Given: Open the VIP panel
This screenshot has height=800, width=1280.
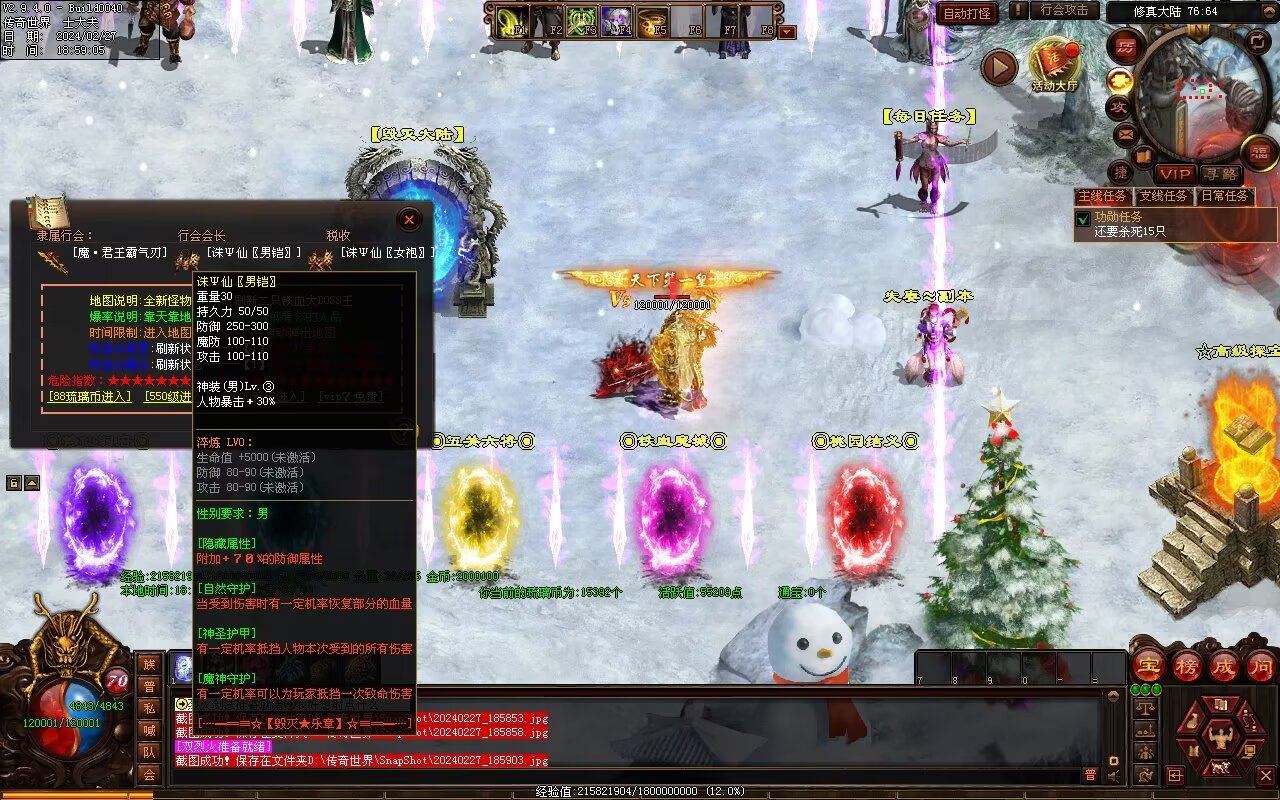Looking at the screenshot, I should pos(1175,174).
